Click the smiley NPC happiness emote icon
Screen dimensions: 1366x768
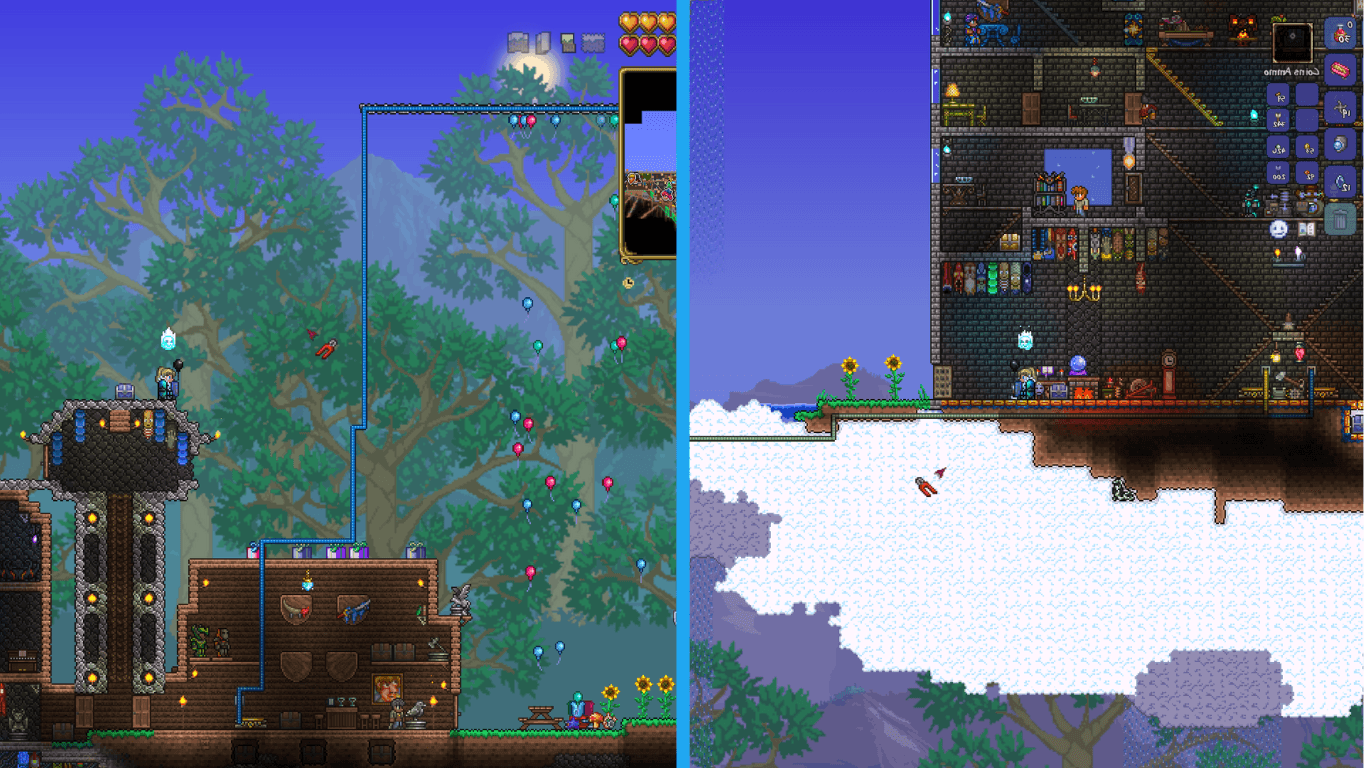pyautogui.click(x=1279, y=230)
